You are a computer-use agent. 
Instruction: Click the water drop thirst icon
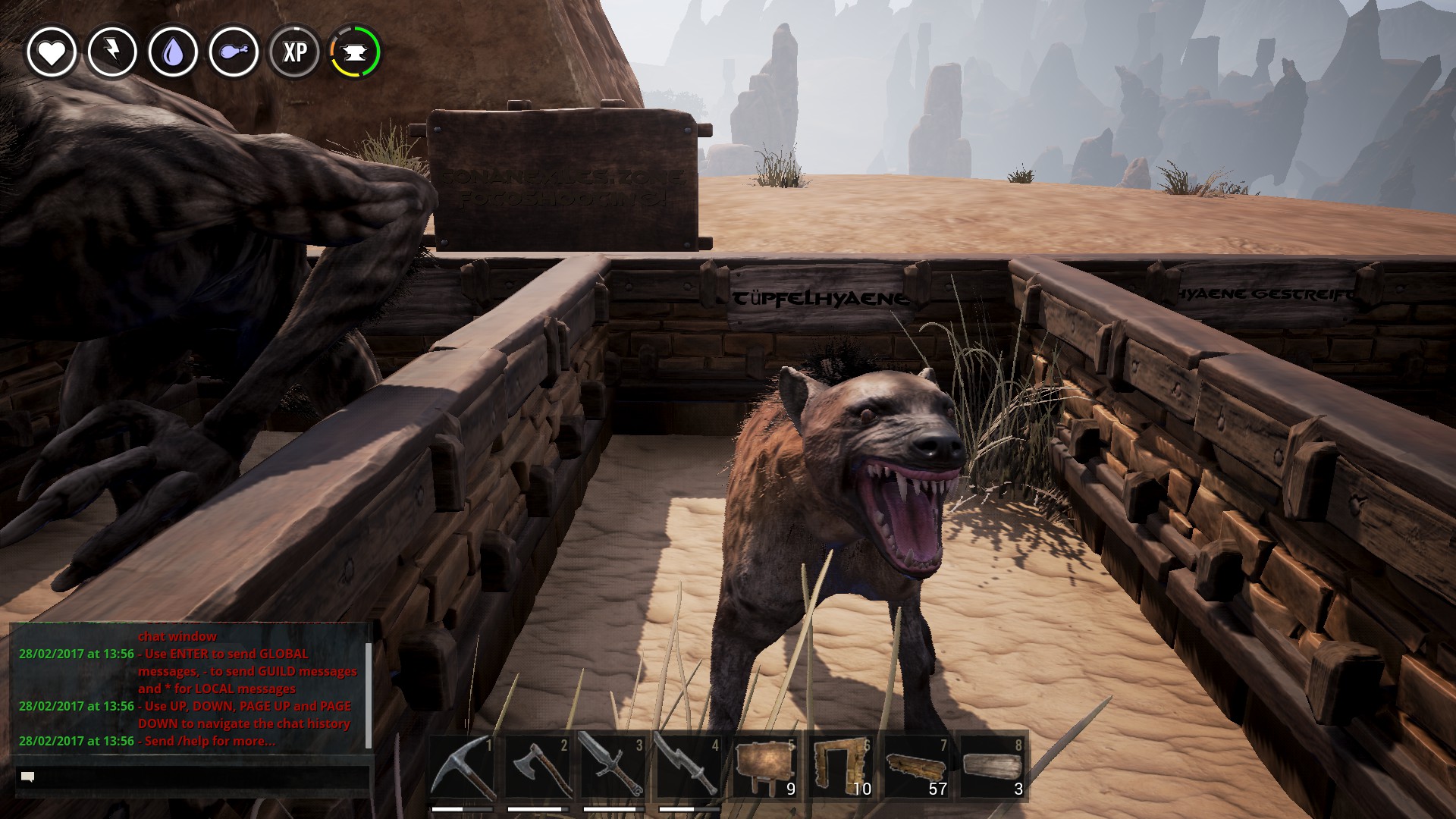[173, 52]
